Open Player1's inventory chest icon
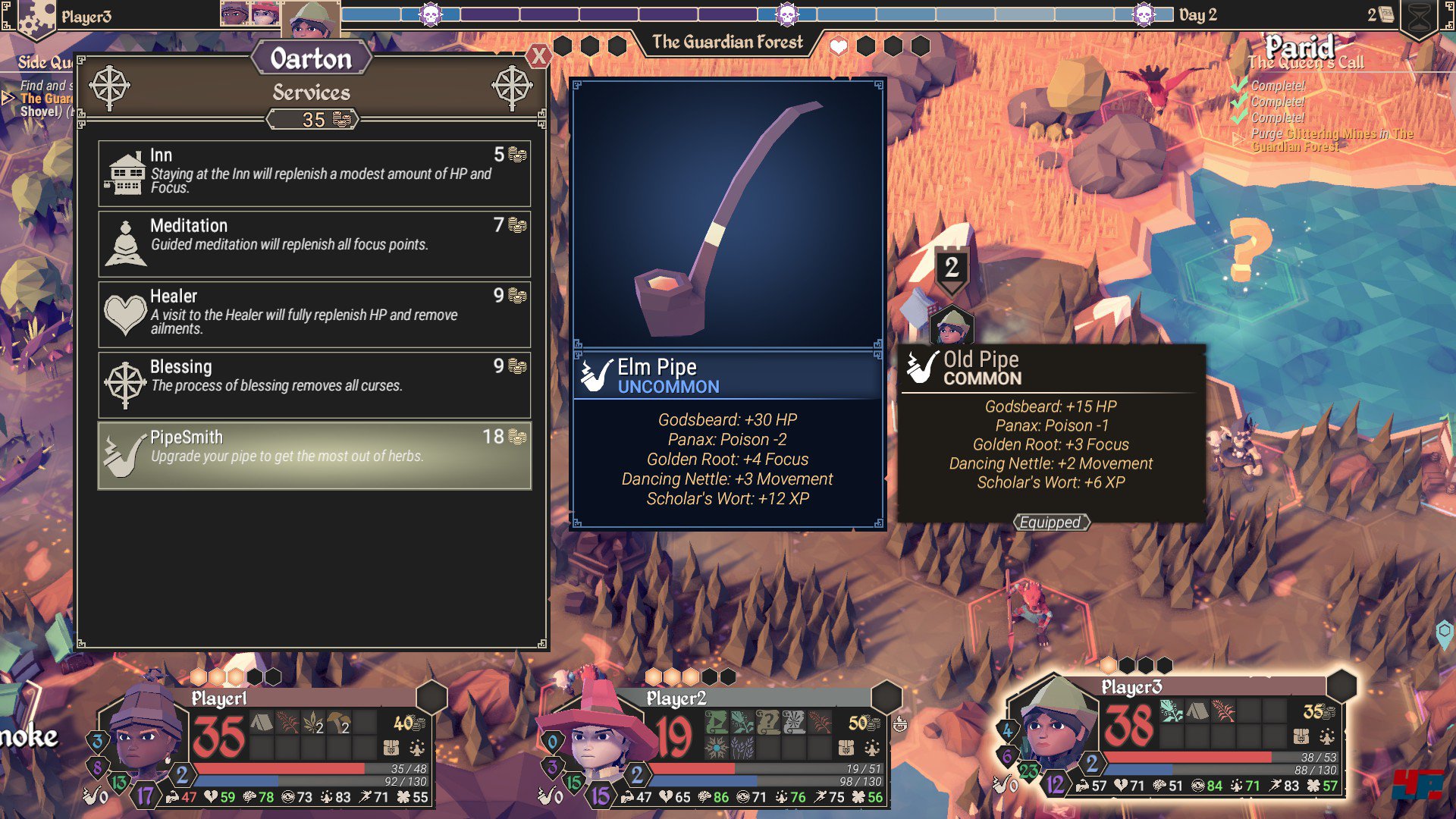The height and width of the screenshot is (819, 1456). click(x=391, y=748)
